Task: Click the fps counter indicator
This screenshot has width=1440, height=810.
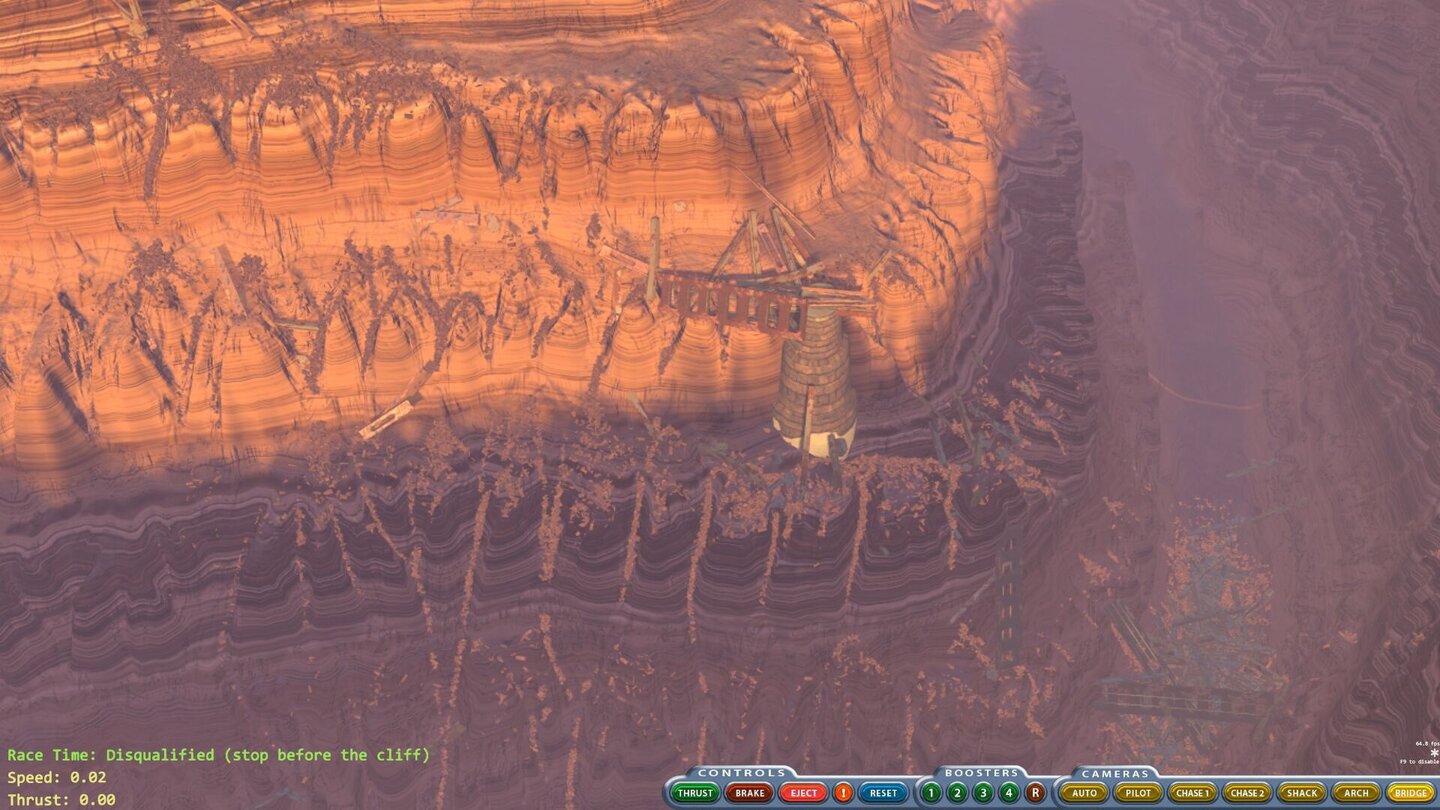Action: (1422, 744)
